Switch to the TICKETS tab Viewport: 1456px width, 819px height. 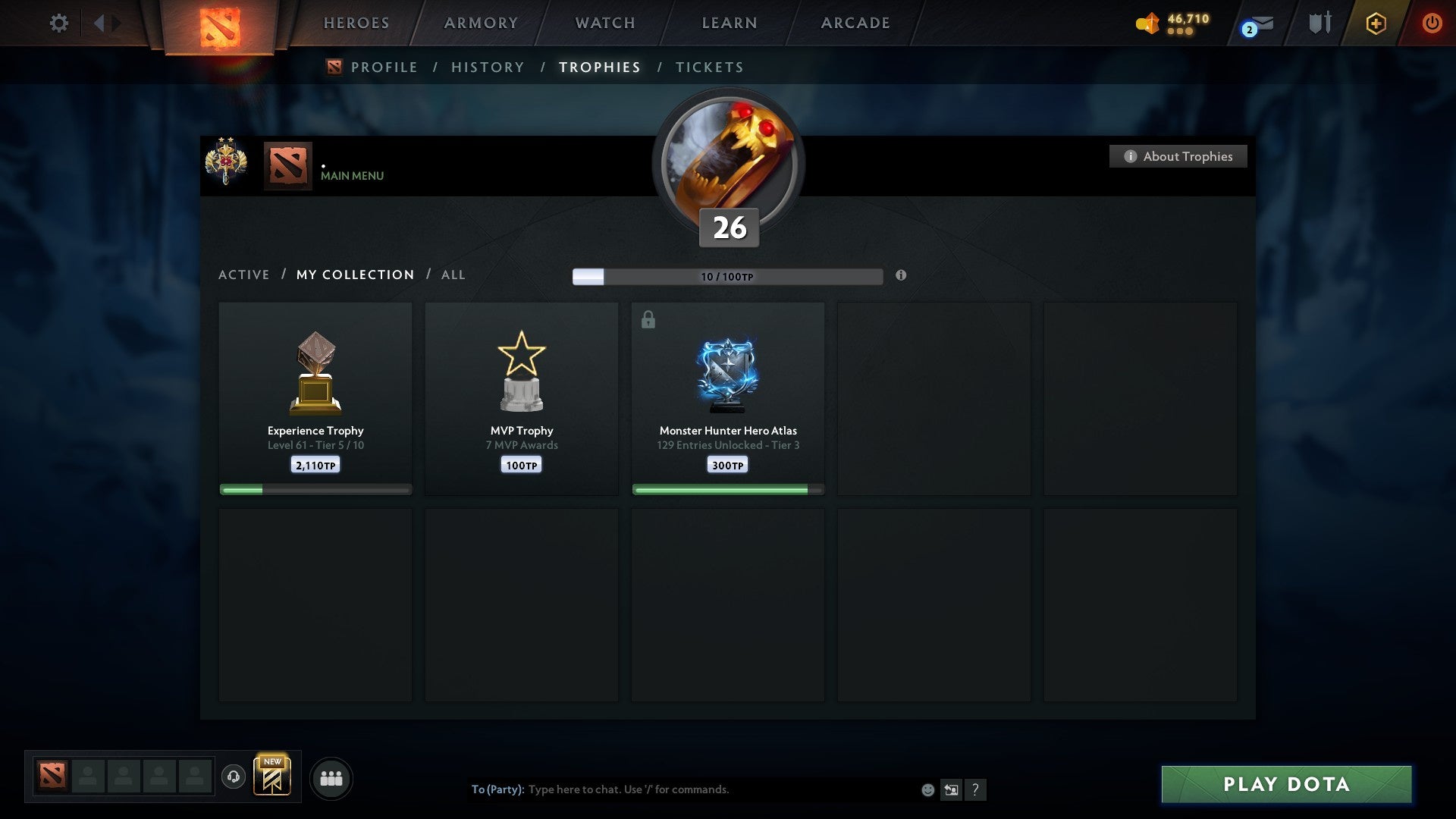click(x=709, y=67)
